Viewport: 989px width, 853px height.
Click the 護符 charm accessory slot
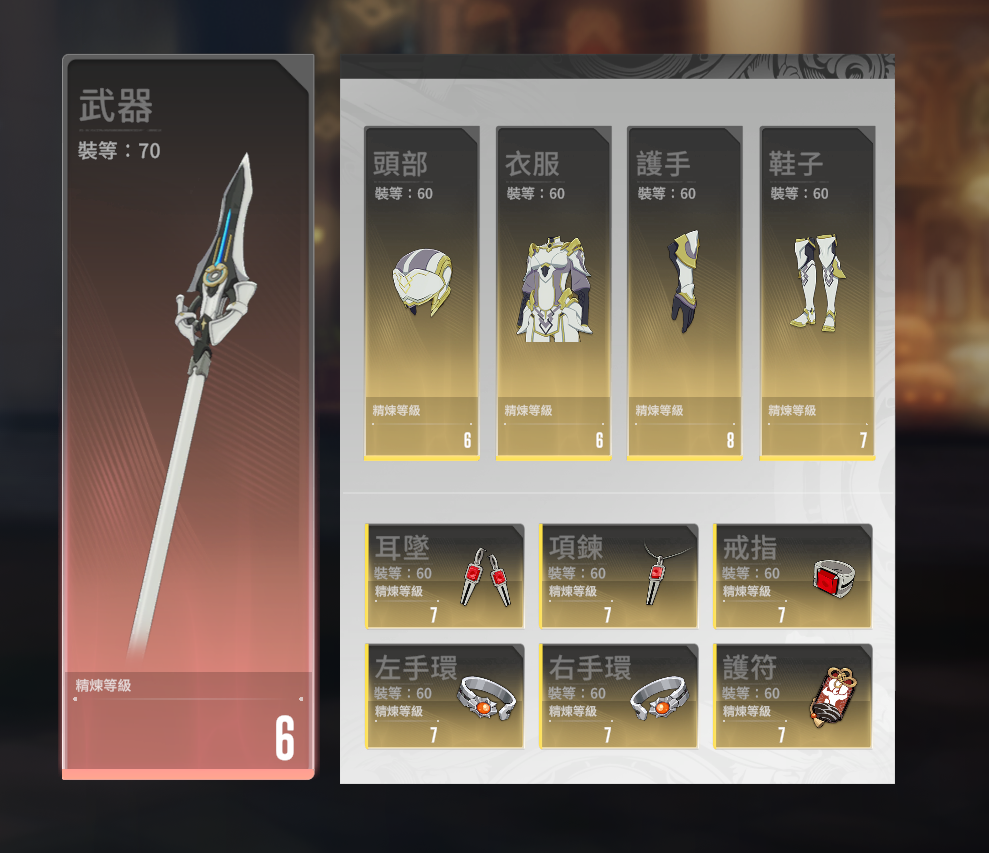(x=793, y=696)
